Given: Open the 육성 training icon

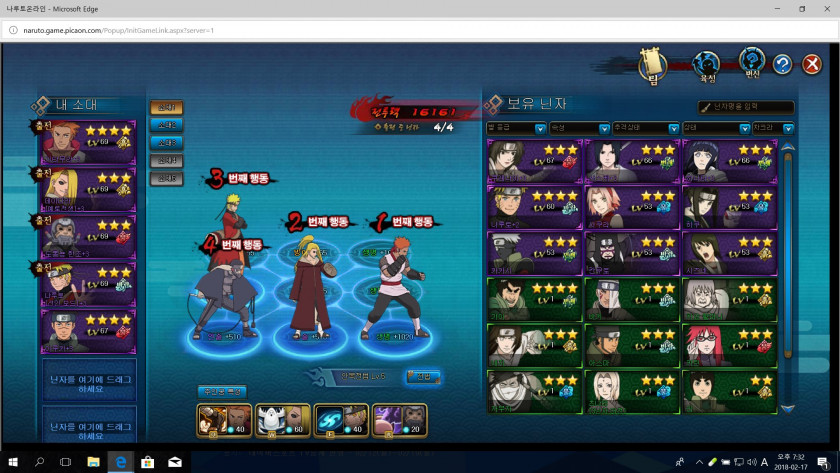Looking at the screenshot, I should click(708, 64).
